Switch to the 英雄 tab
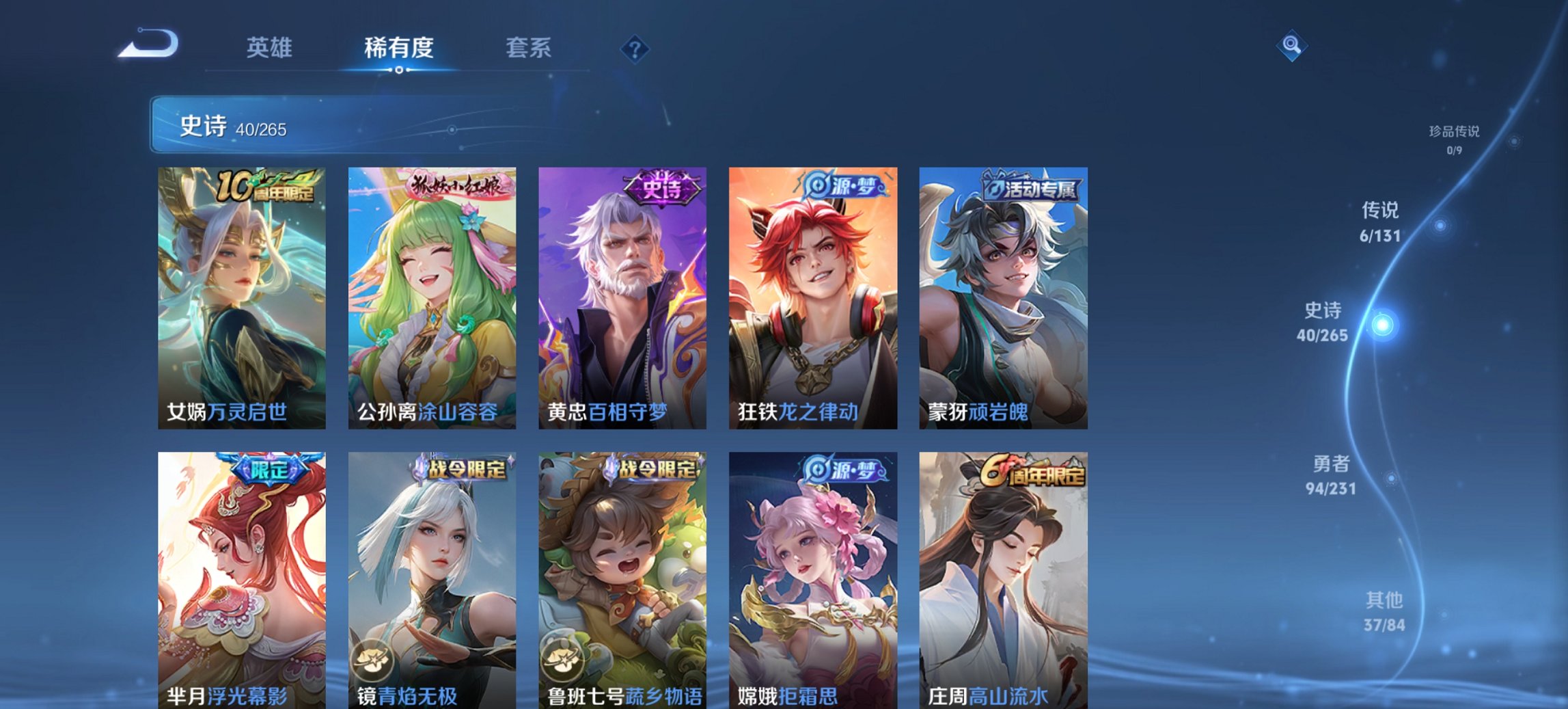This screenshot has width=1568, height=709. 271,48
